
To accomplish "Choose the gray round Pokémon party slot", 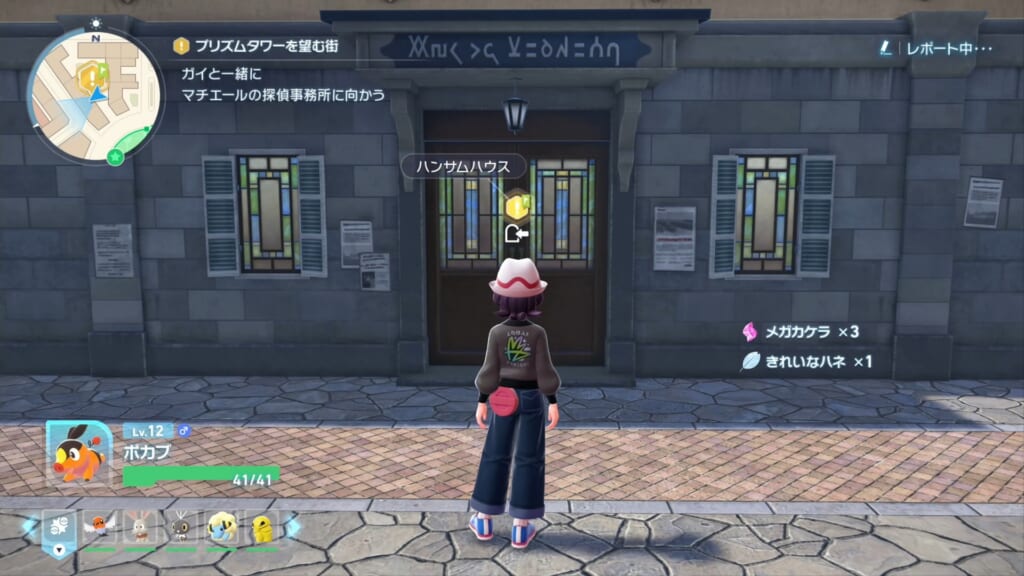I will coord(181,527).
